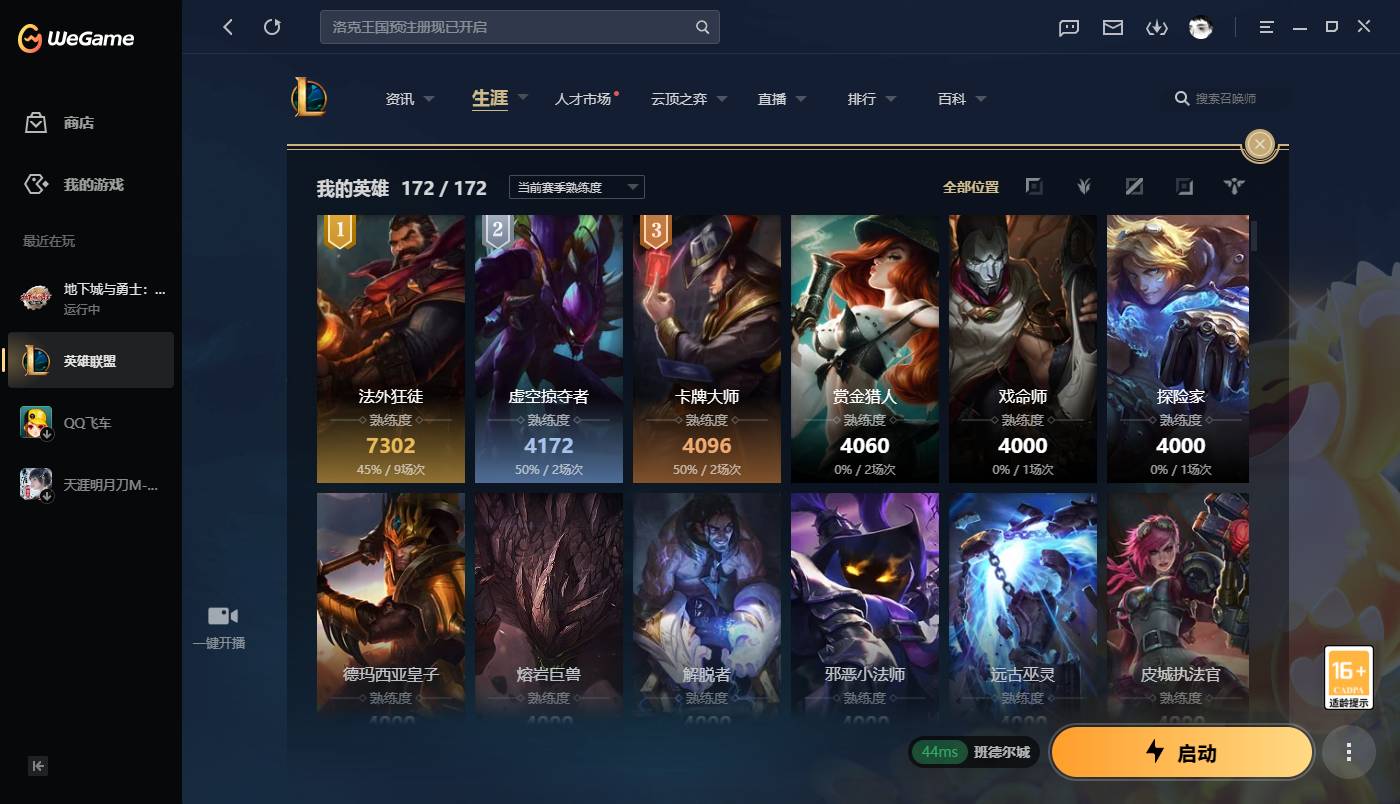Expand the 云顶之弈 dropdown menu
This screenshot has height=804, width=1400.
coord(688,98)
